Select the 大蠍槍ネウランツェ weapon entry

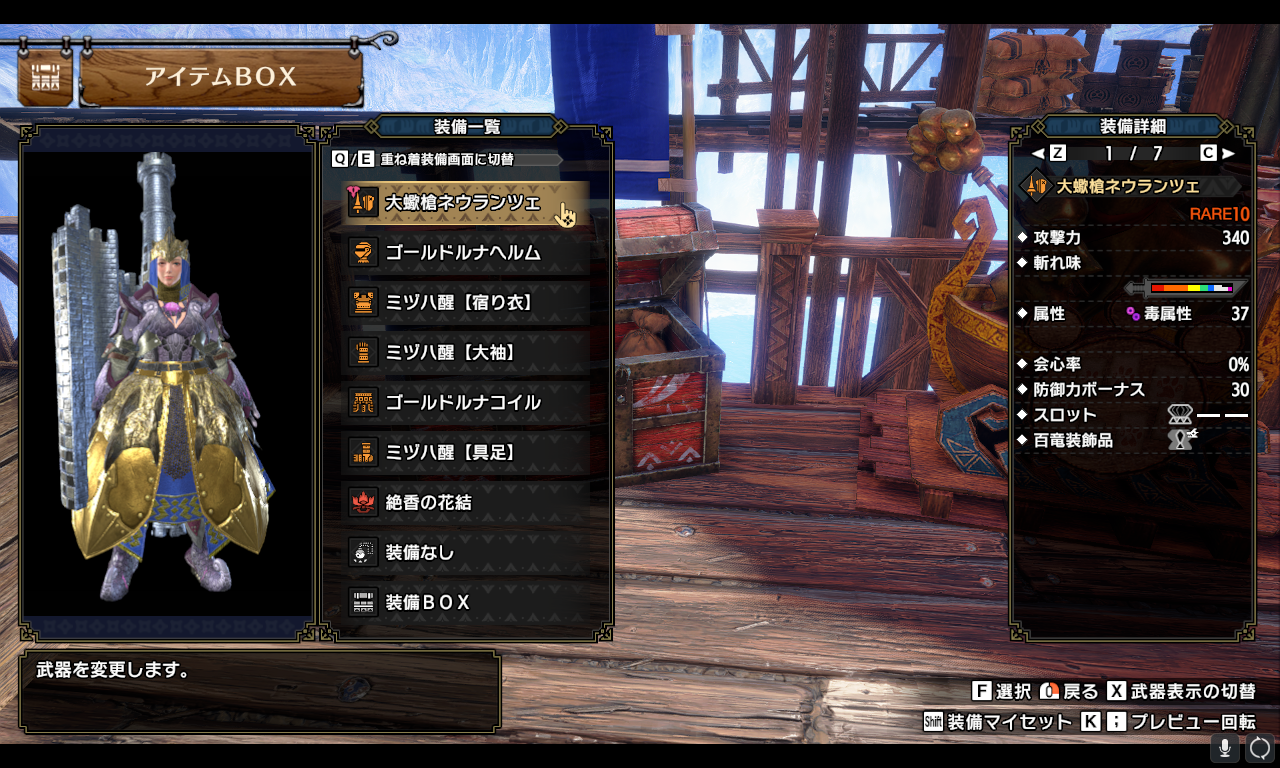pos(462,203)
